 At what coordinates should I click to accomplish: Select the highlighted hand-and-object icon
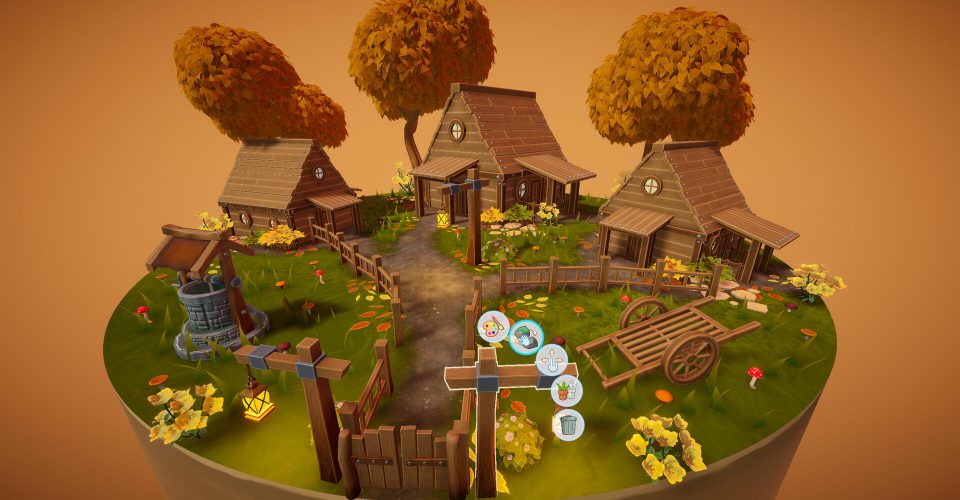coord(525,337)
